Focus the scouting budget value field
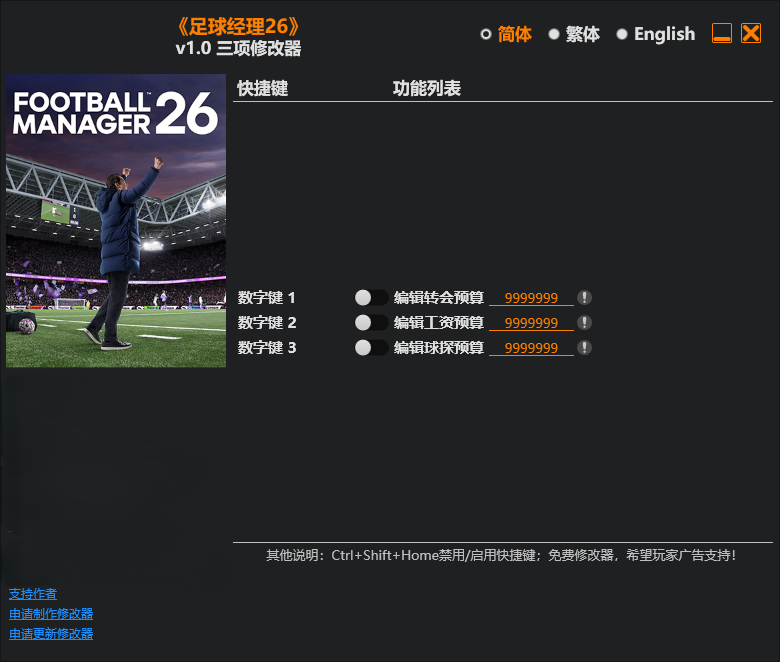The image size is (780, 662). tap(531, 348)
